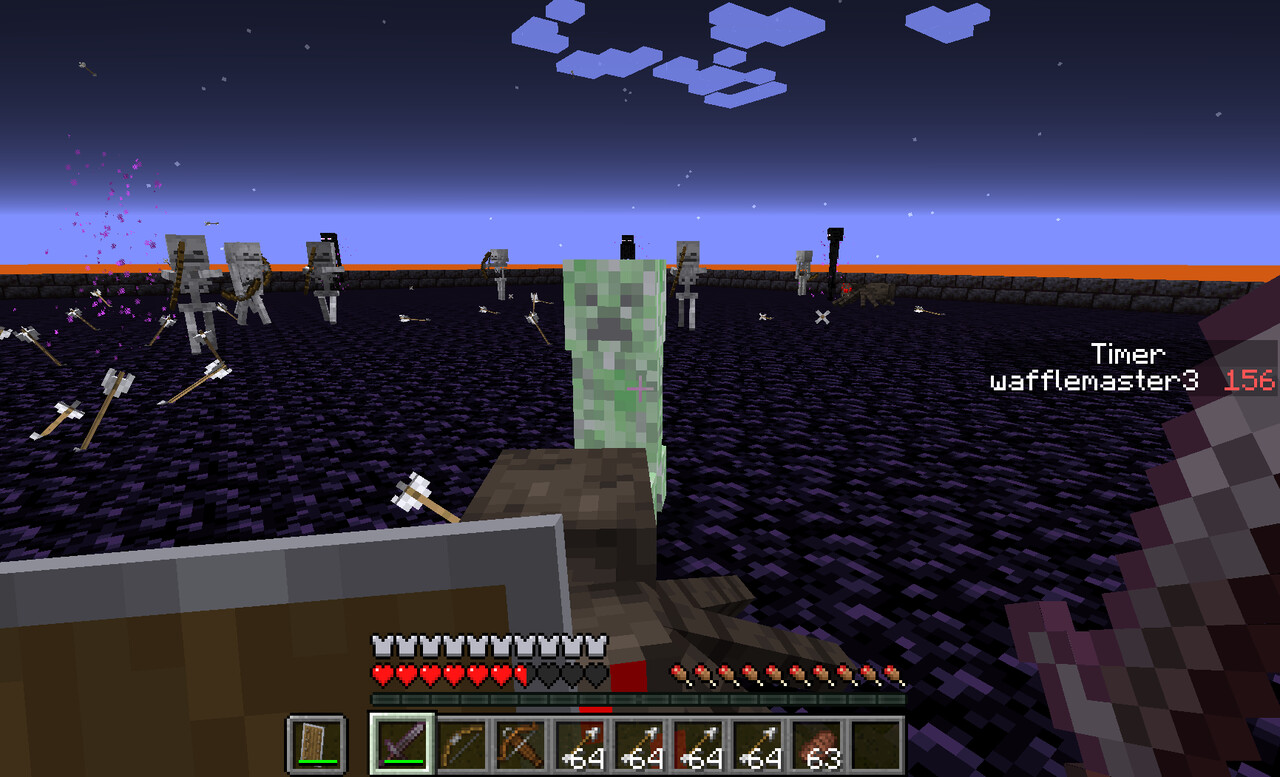Select the cooked meat stack of 63
This screenshot has height=777, width=1280.
click(817, 744)
